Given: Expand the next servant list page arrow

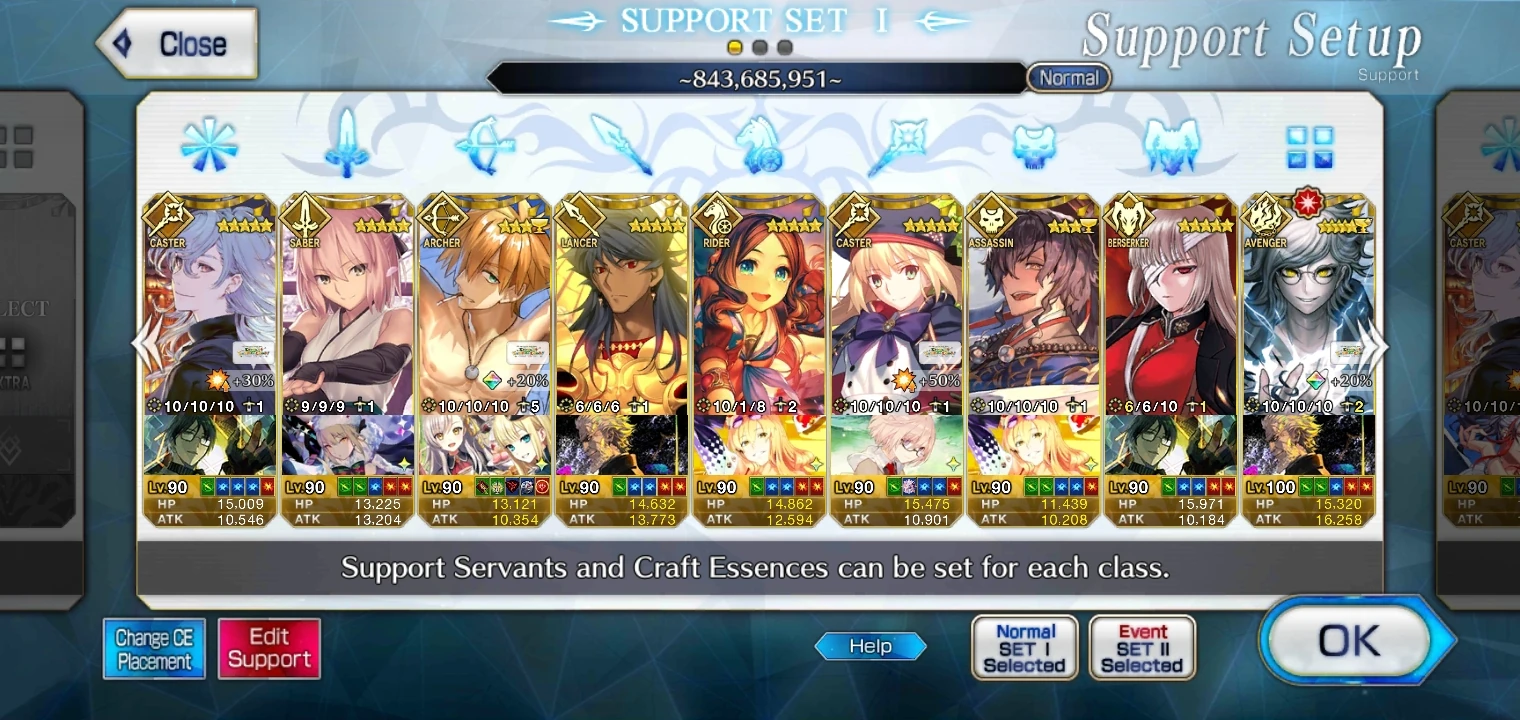Looking at the screenshot, I should click(x=1381, y=345).
